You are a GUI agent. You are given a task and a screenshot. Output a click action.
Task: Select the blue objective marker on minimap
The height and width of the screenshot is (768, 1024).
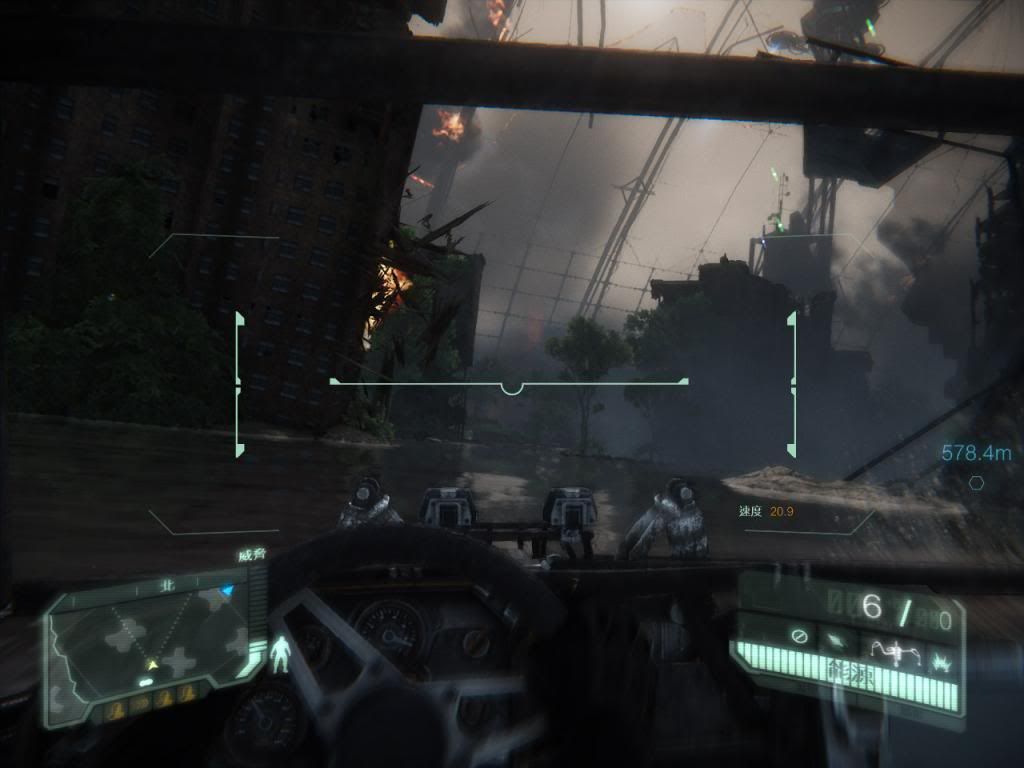pyautogui.click(x=227, y=591)
